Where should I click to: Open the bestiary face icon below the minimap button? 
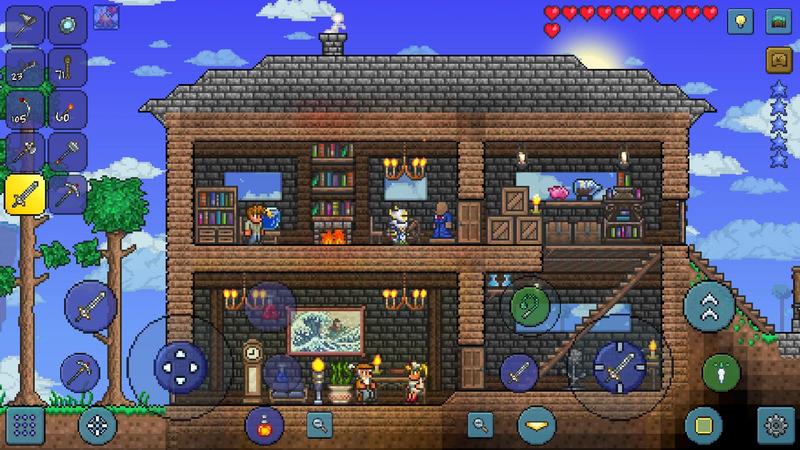775,58
